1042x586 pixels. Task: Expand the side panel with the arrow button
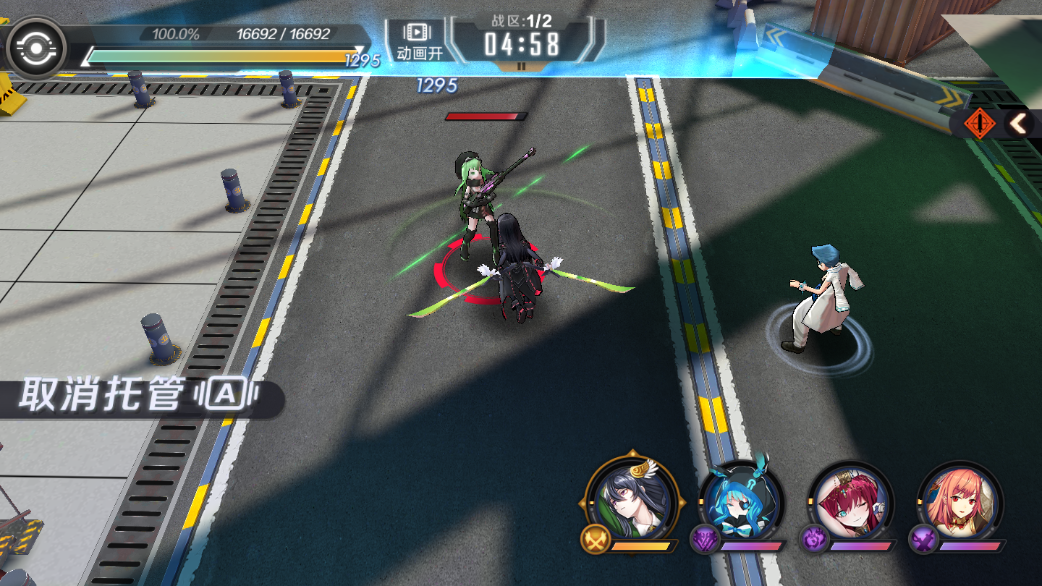(1018, 123)
